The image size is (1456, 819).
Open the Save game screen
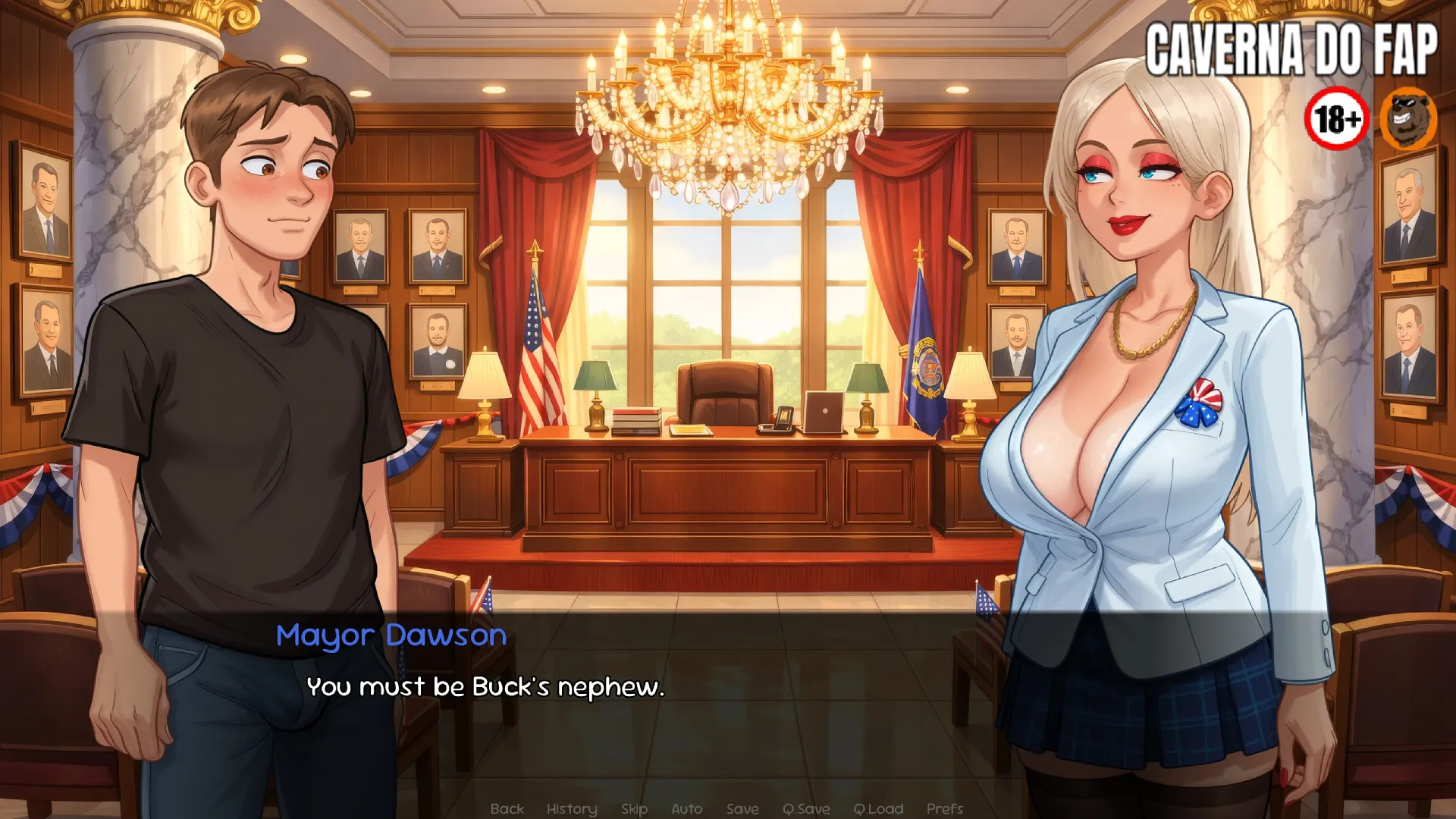(742, 808)
